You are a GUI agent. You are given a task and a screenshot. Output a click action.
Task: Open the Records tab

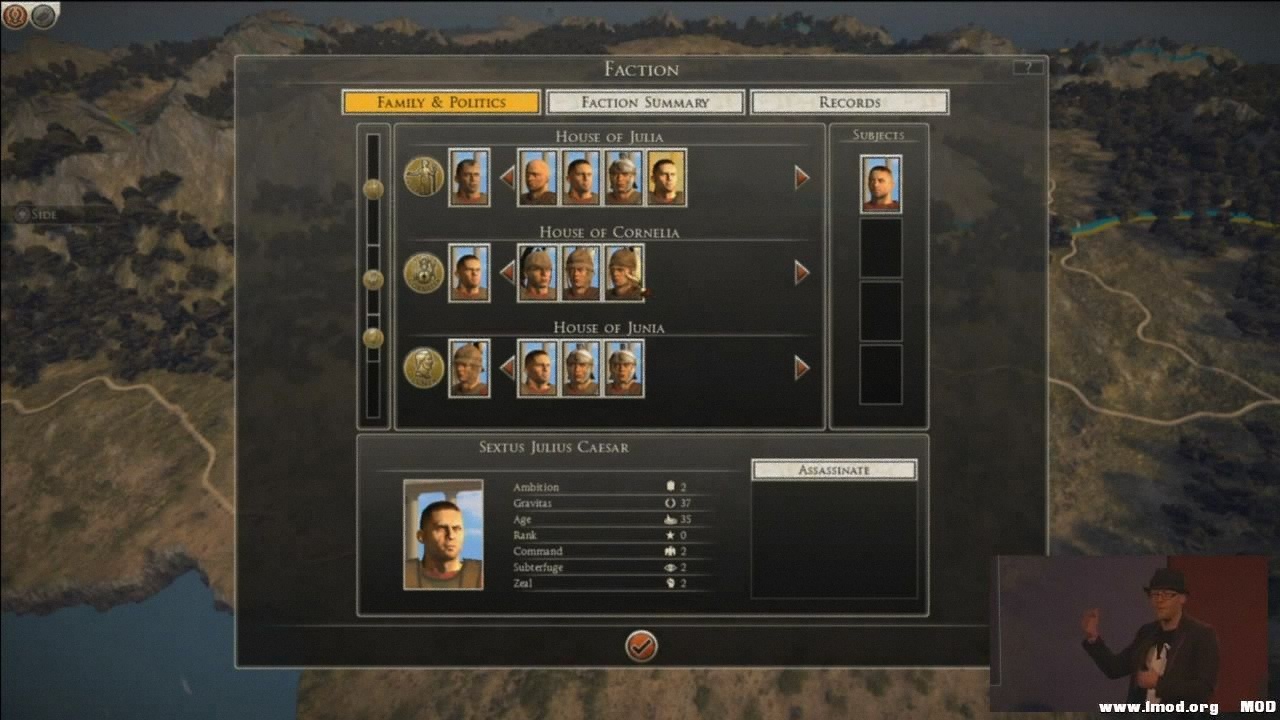(x=850, y=102)
